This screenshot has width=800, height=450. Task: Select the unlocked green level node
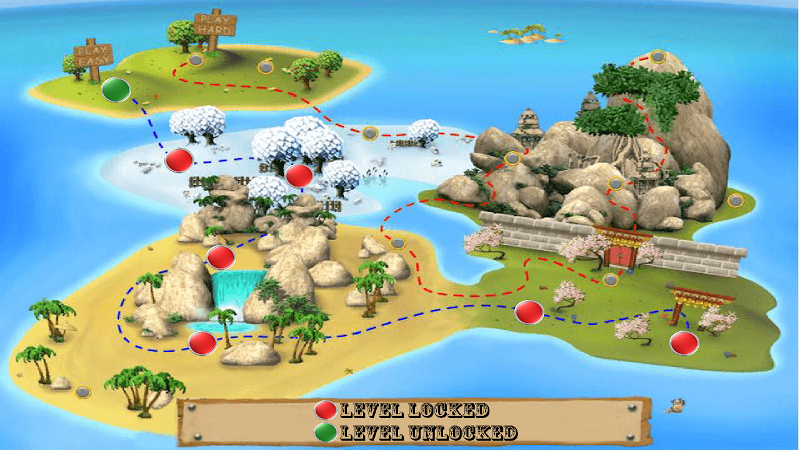coord(117,90)
